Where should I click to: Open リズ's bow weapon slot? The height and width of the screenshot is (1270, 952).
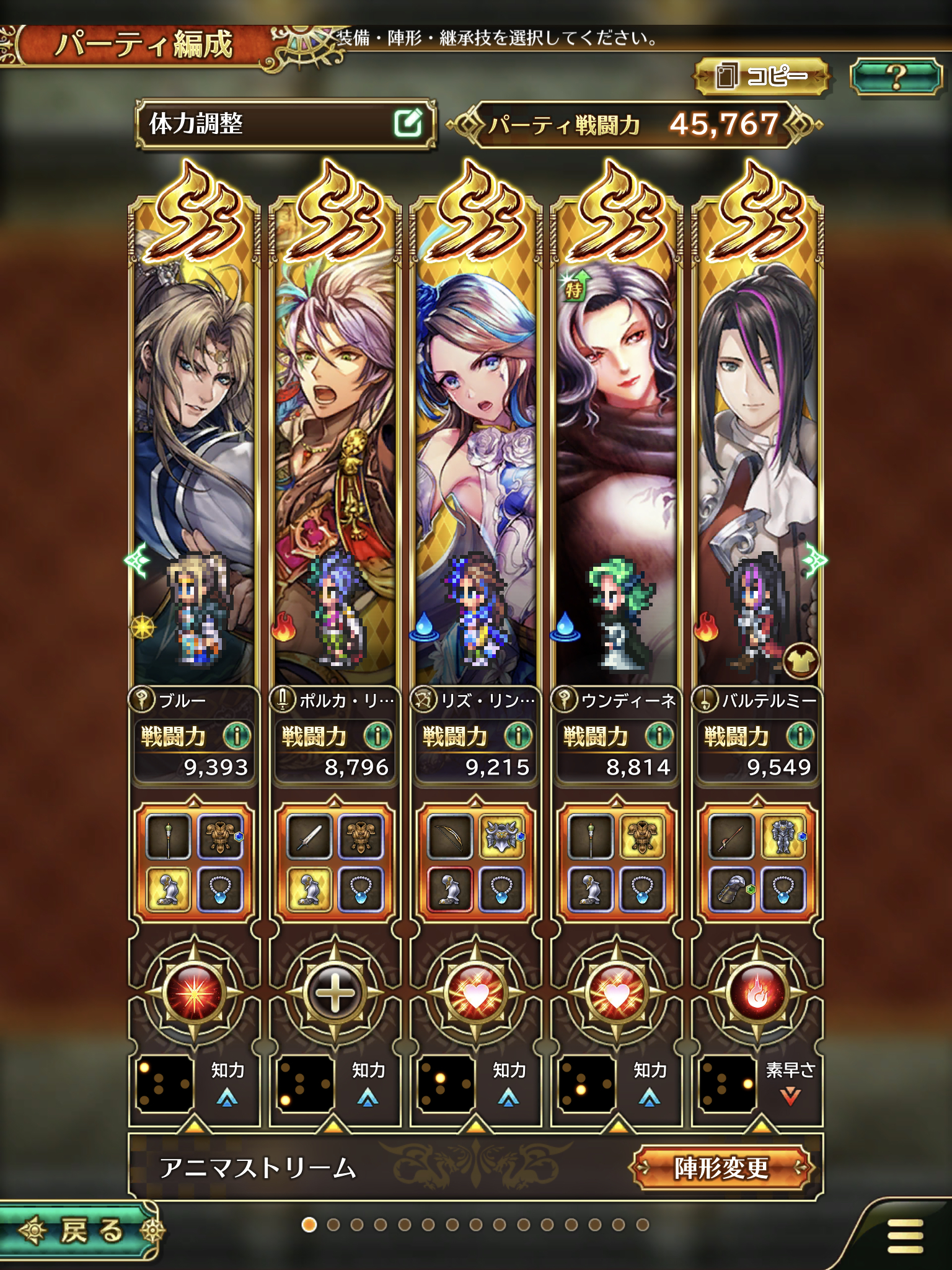[450, 837]
